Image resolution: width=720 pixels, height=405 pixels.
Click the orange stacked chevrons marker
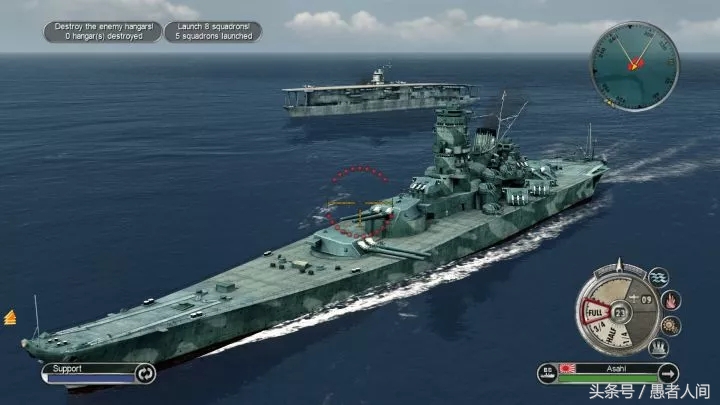pyautogui.click(x=10, y=317)
